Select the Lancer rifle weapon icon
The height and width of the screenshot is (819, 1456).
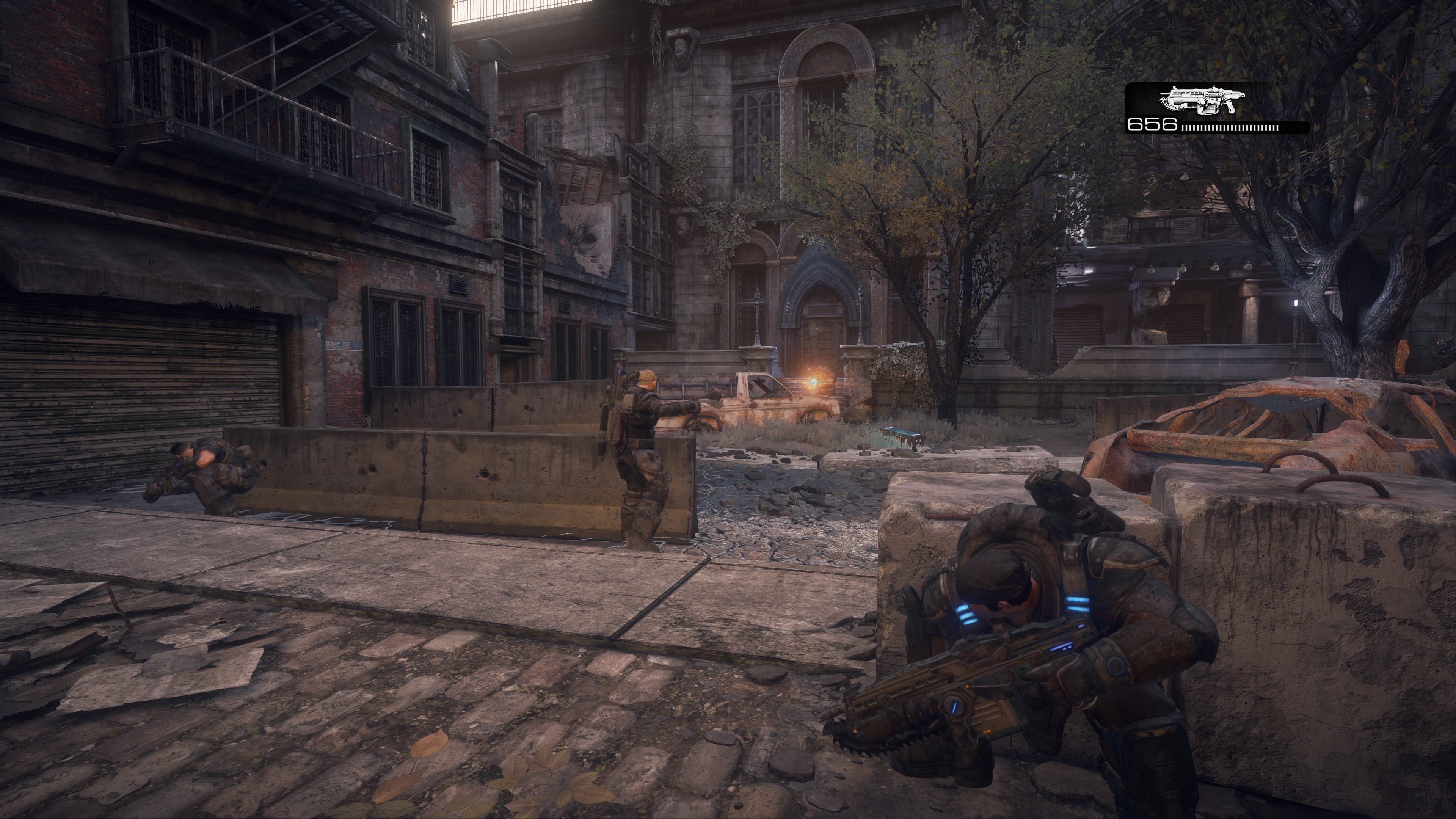[x=1201, y=102]
